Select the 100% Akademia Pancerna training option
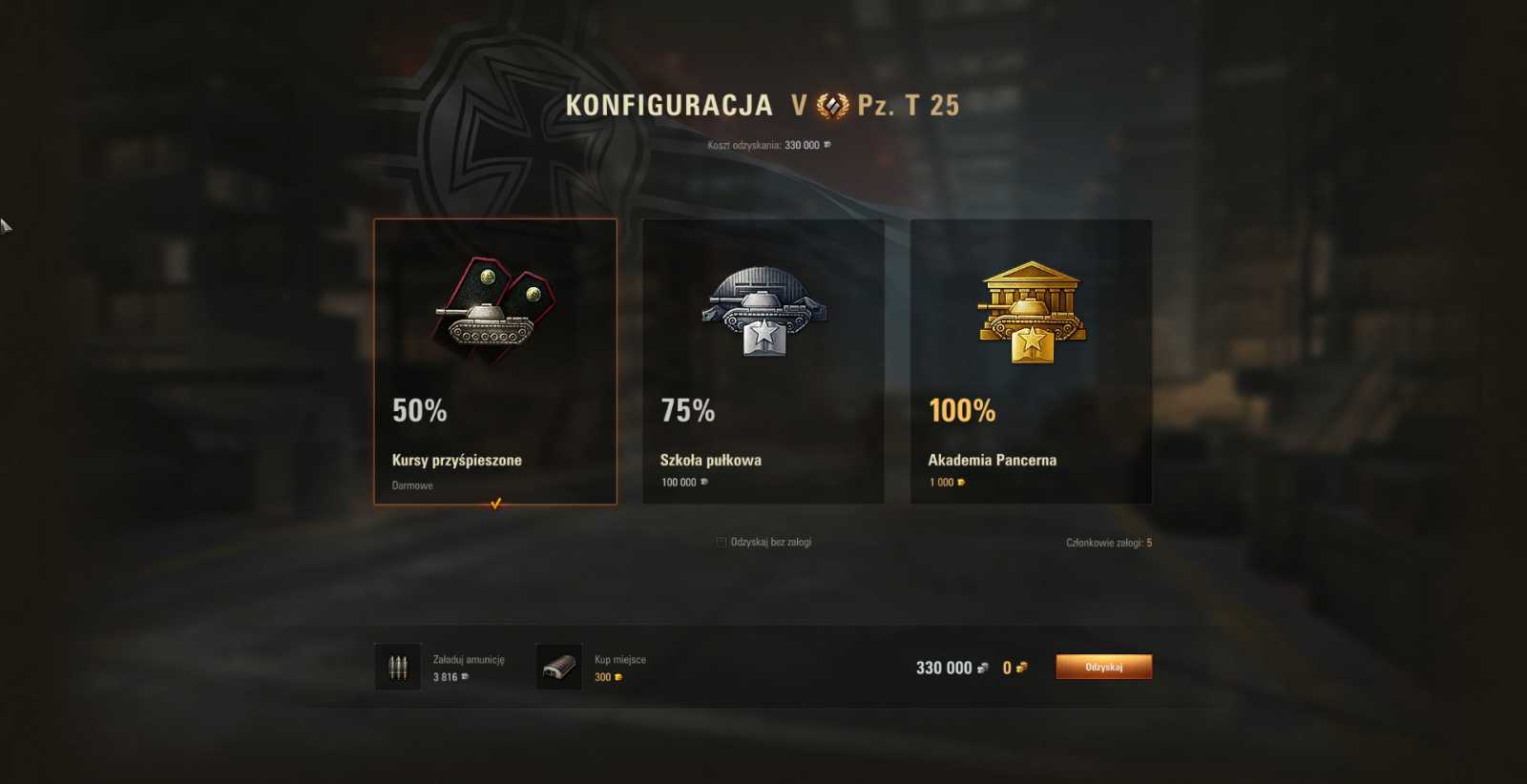Image resolution: width=1527 pixels, height=784 pixels. pos(1030,362)
